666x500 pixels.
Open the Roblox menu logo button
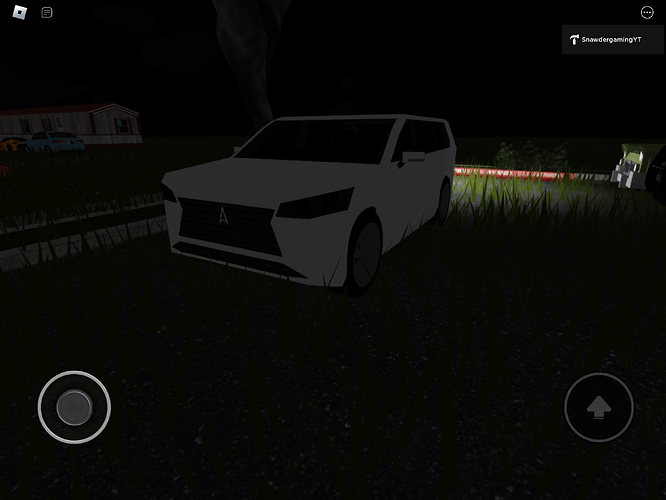20,12
